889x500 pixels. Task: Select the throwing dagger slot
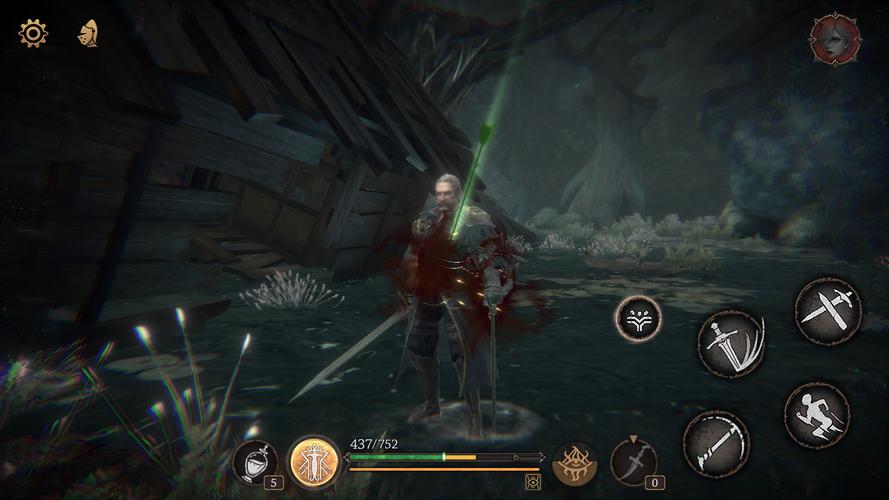(634, 461)
